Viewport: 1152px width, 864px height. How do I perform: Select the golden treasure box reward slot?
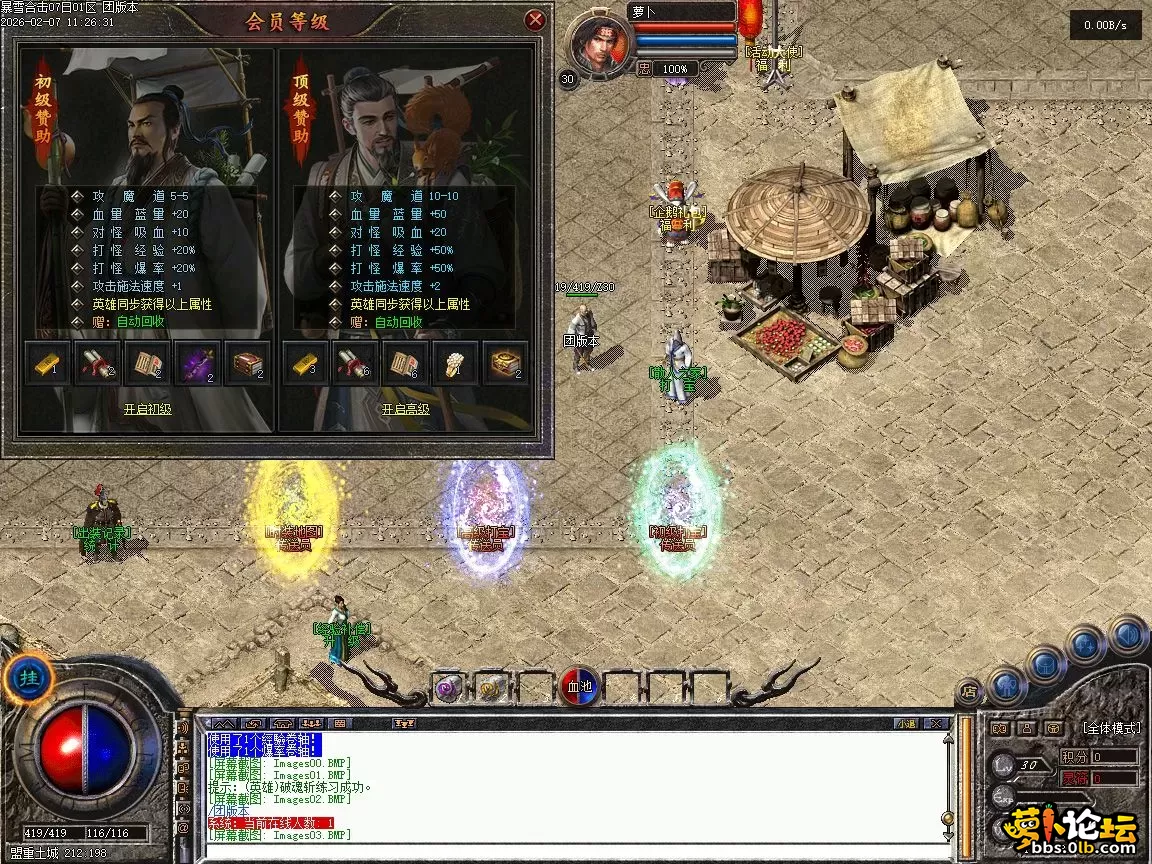pyautogui.click(x=506, y=364)
